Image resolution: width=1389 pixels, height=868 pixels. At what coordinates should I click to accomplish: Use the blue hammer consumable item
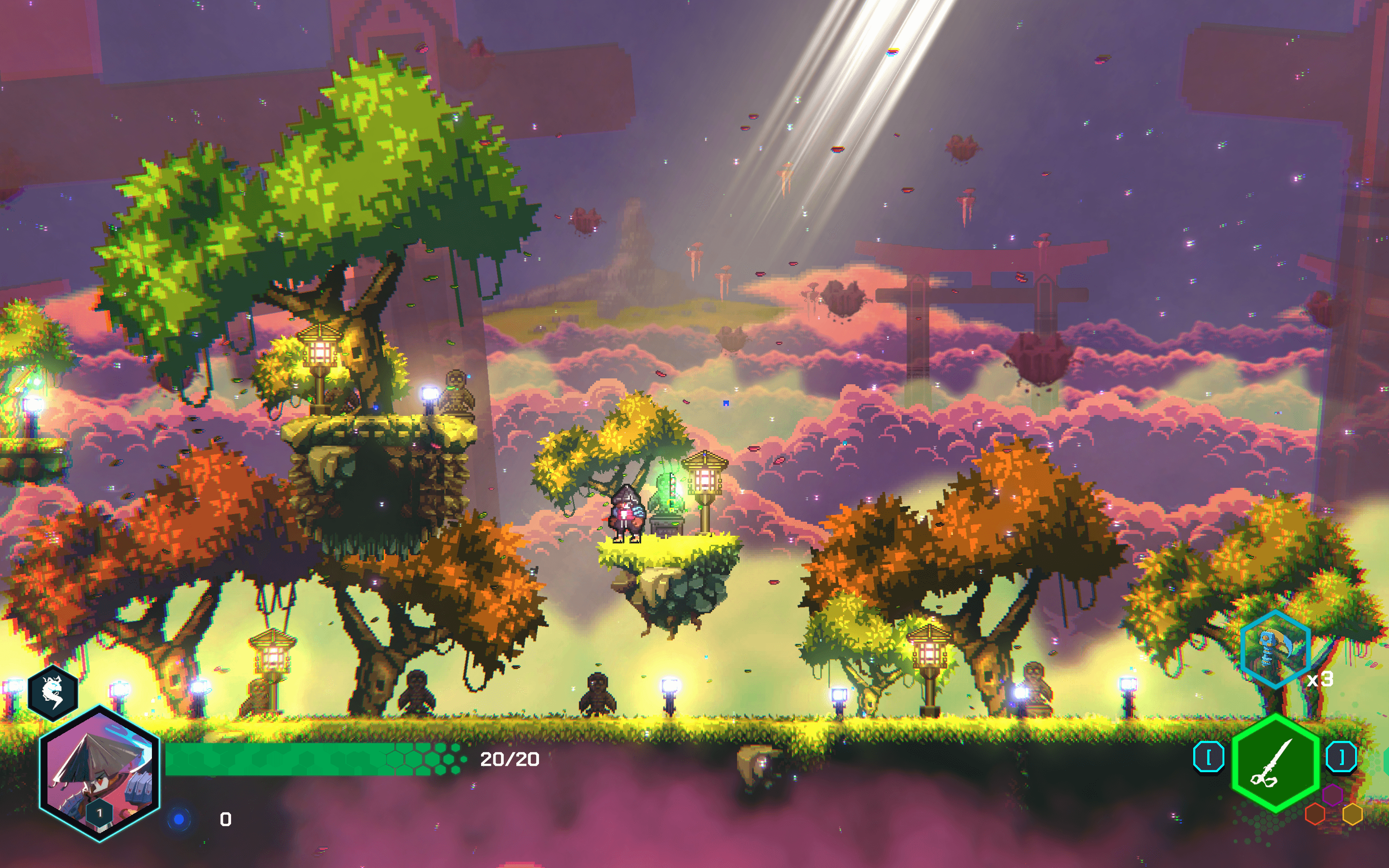(1275, 648)
